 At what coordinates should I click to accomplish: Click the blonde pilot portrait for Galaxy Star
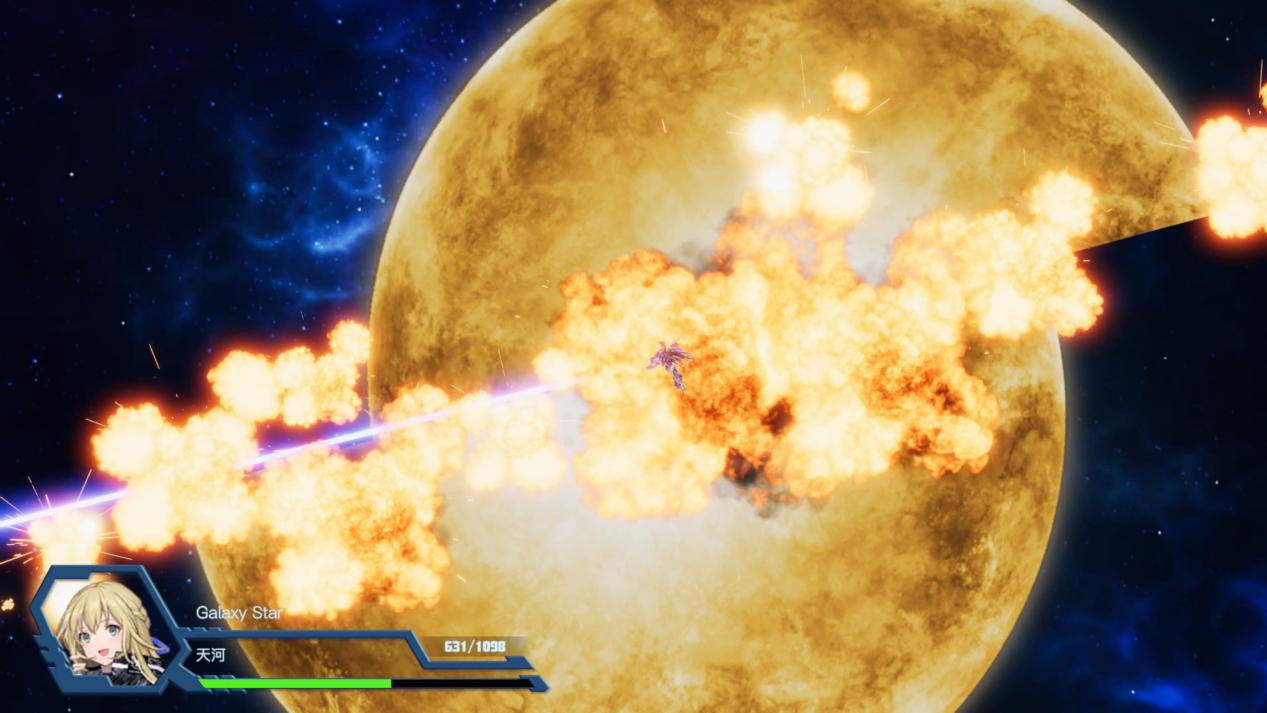pos(100,632)
